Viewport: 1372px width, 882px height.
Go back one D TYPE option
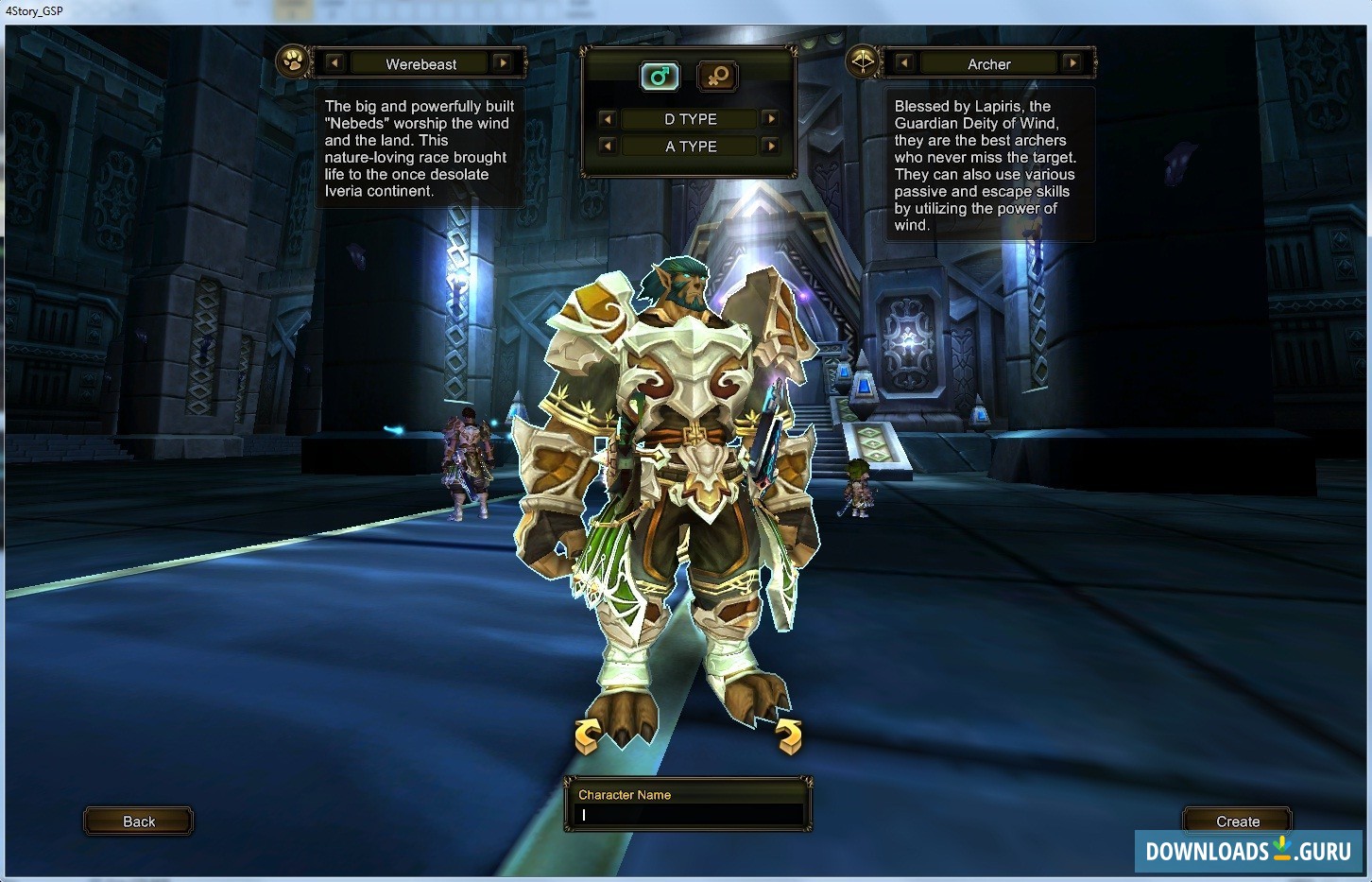pos(607,119)
